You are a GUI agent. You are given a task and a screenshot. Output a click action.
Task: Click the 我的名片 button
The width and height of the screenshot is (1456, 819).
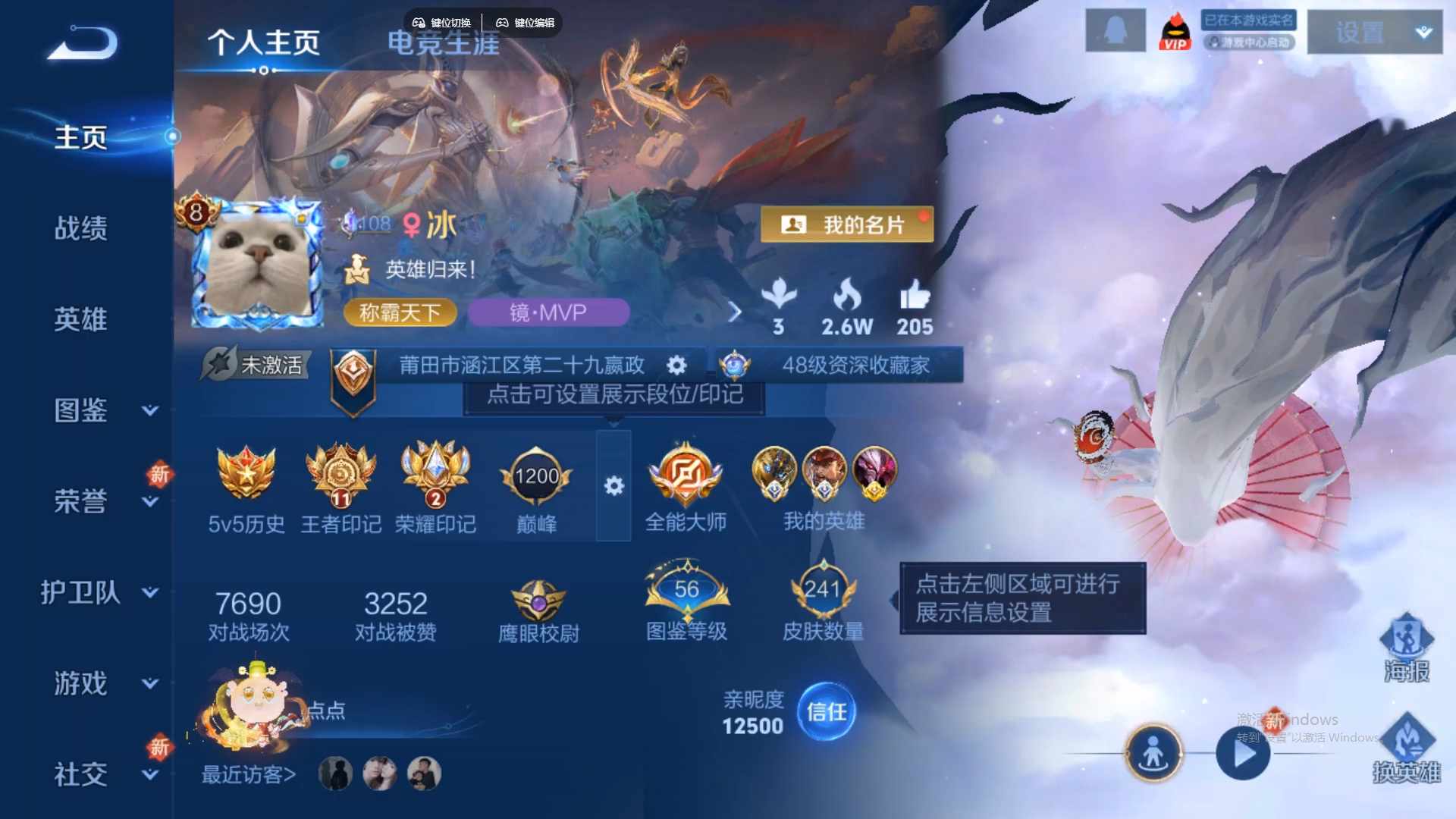tap(847, 224)
